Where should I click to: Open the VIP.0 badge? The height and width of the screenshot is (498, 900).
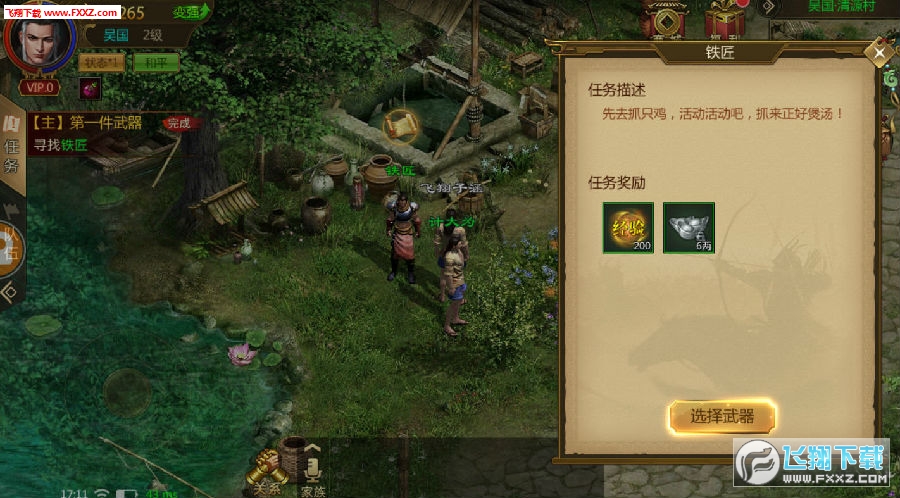click(40, 87)
